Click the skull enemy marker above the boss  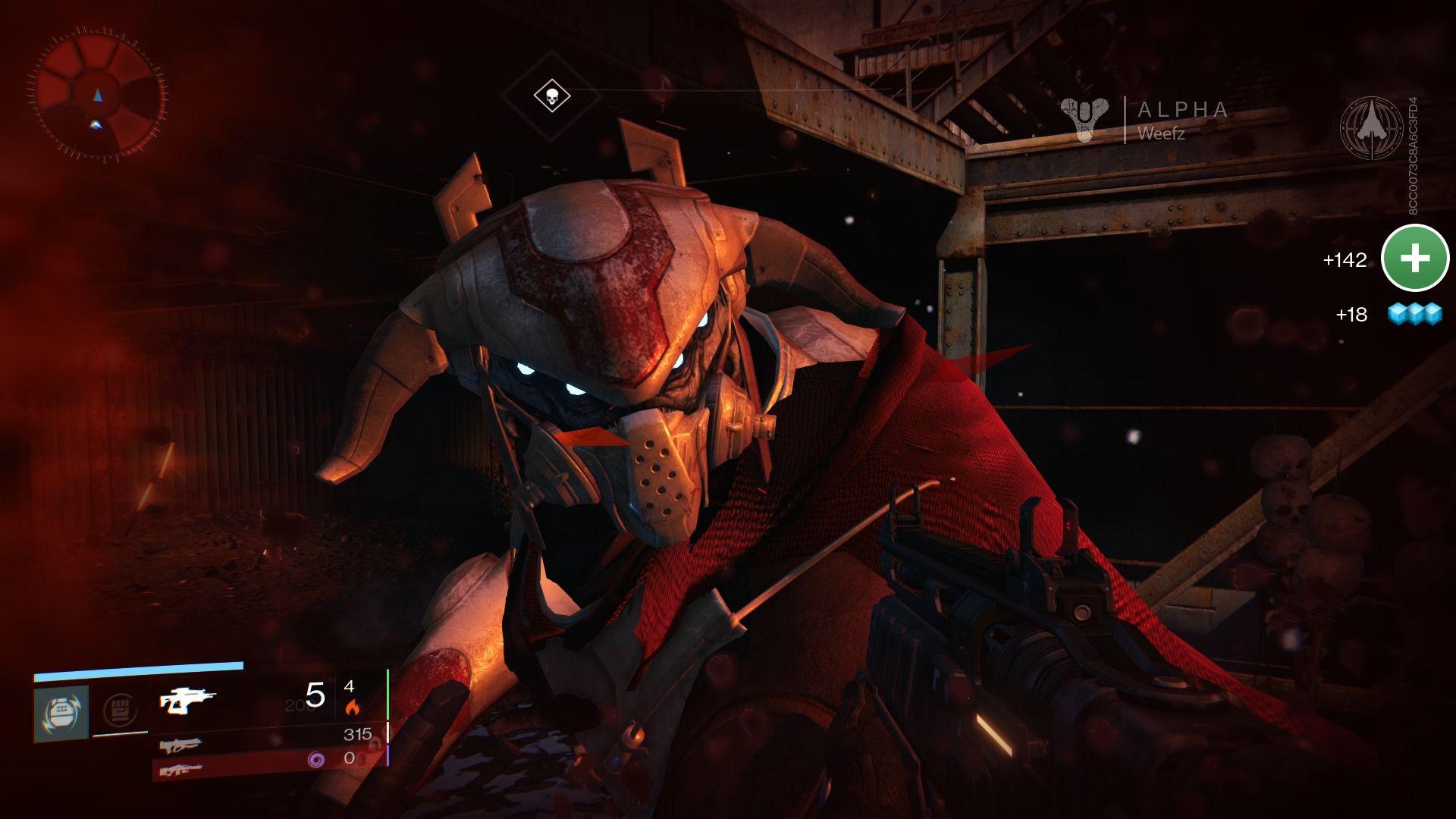coord(554,96)
